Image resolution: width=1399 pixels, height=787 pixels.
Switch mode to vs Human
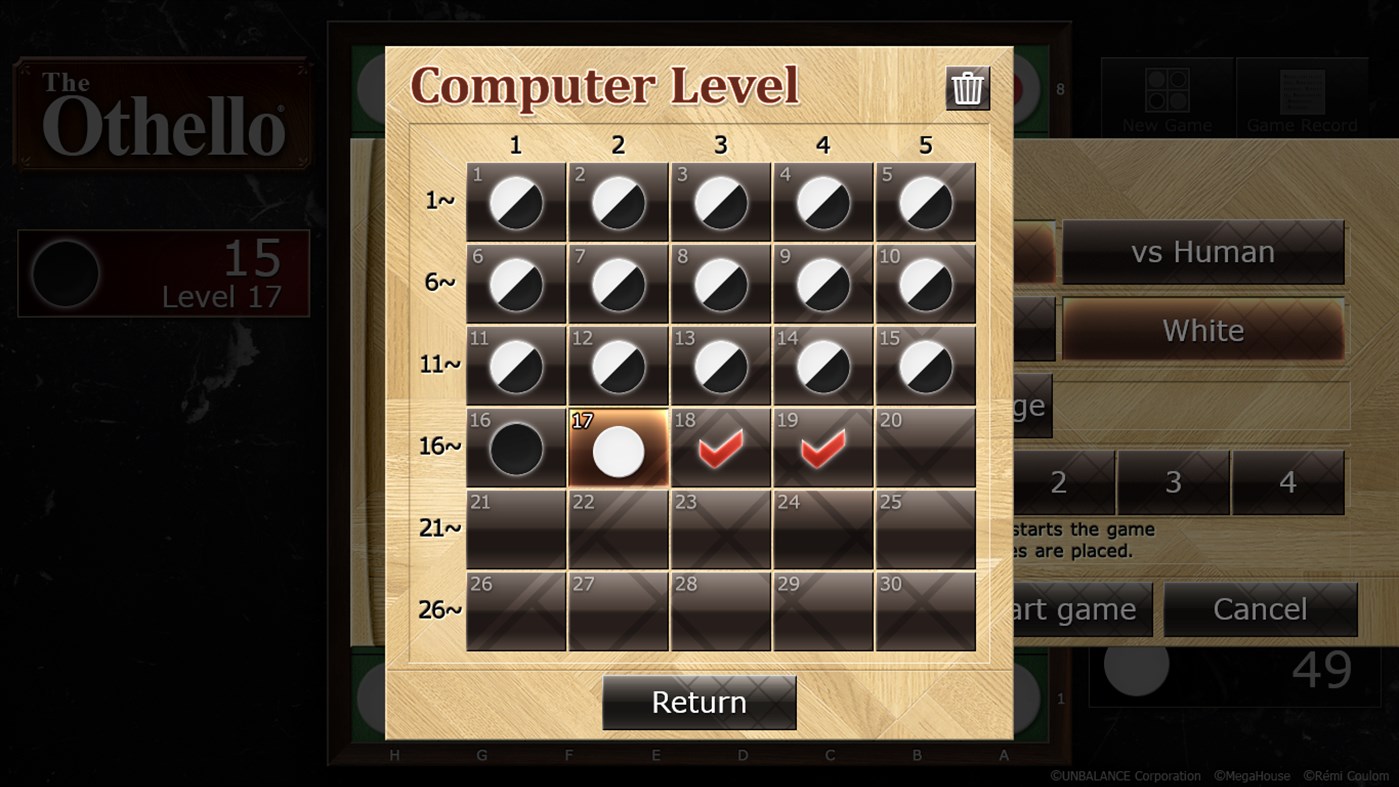[x=1204, y=252]
